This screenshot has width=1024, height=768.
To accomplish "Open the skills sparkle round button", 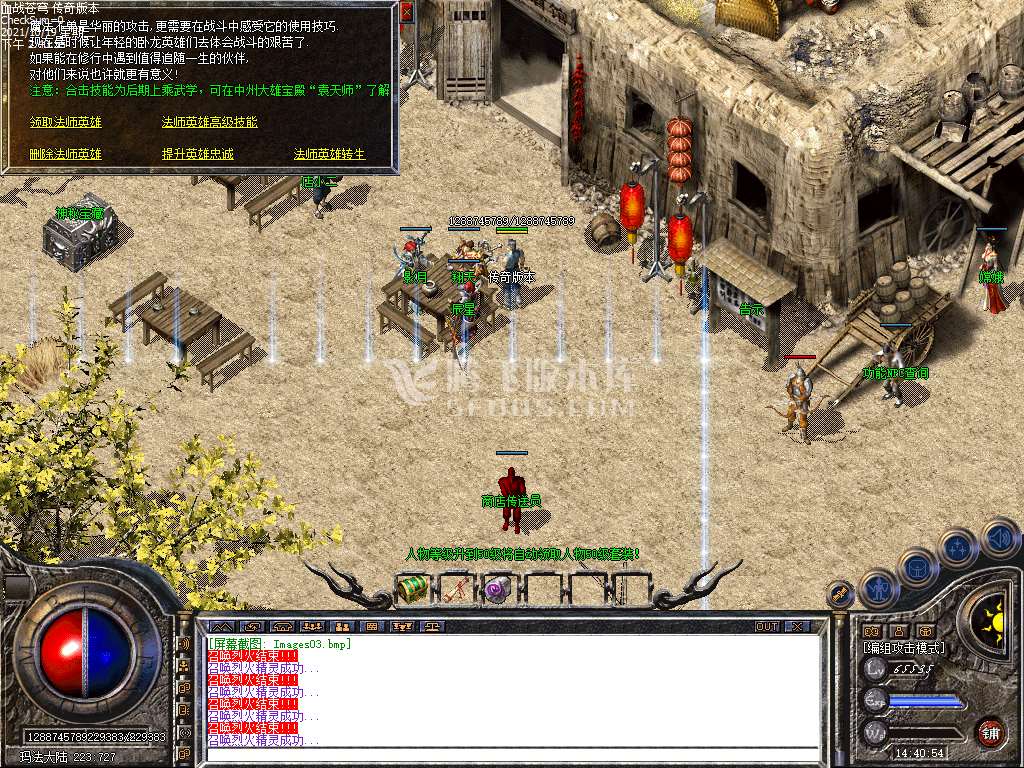I will click(959, 548).
